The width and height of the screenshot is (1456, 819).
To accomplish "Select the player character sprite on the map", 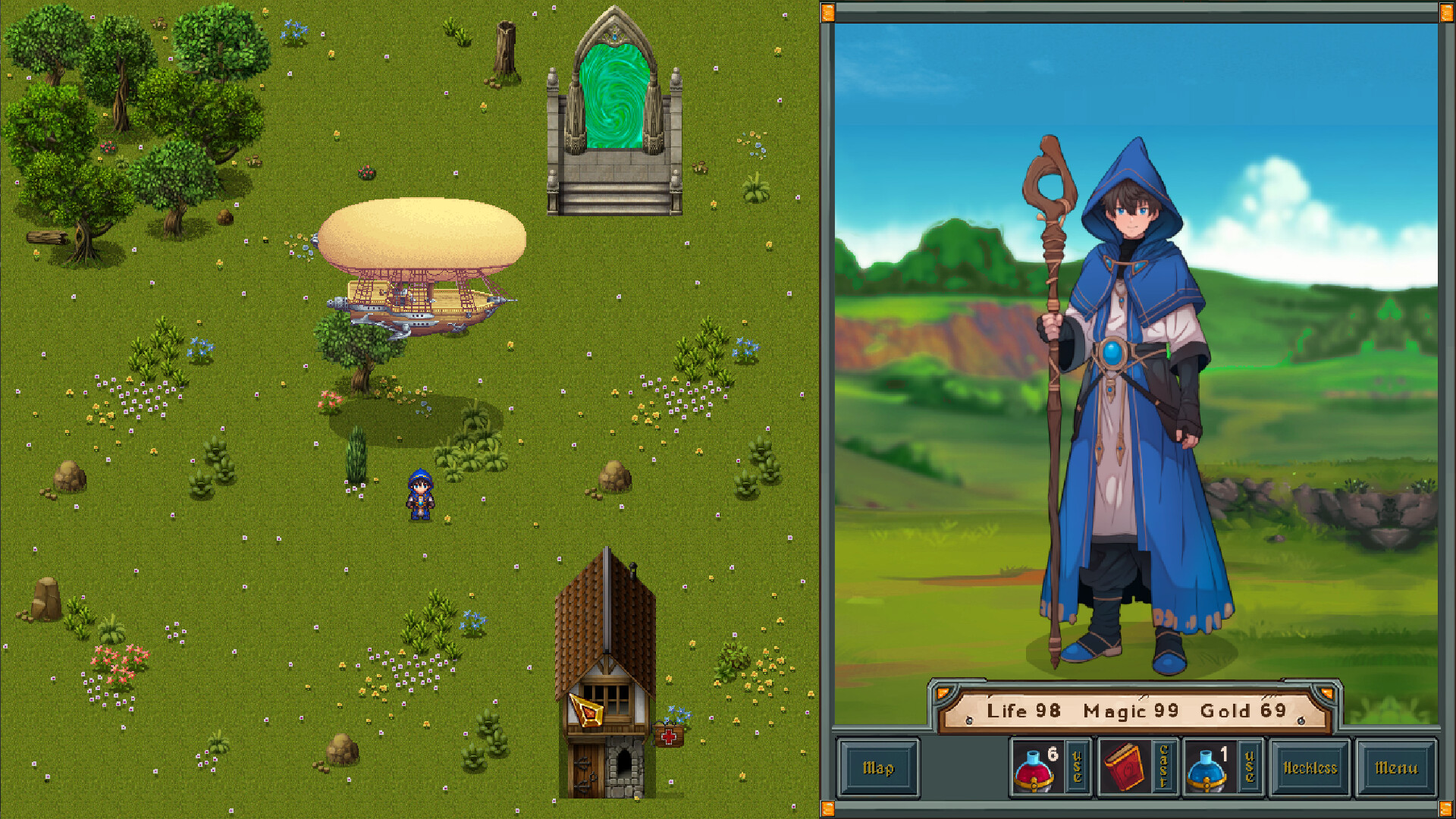I will [420, 493].
